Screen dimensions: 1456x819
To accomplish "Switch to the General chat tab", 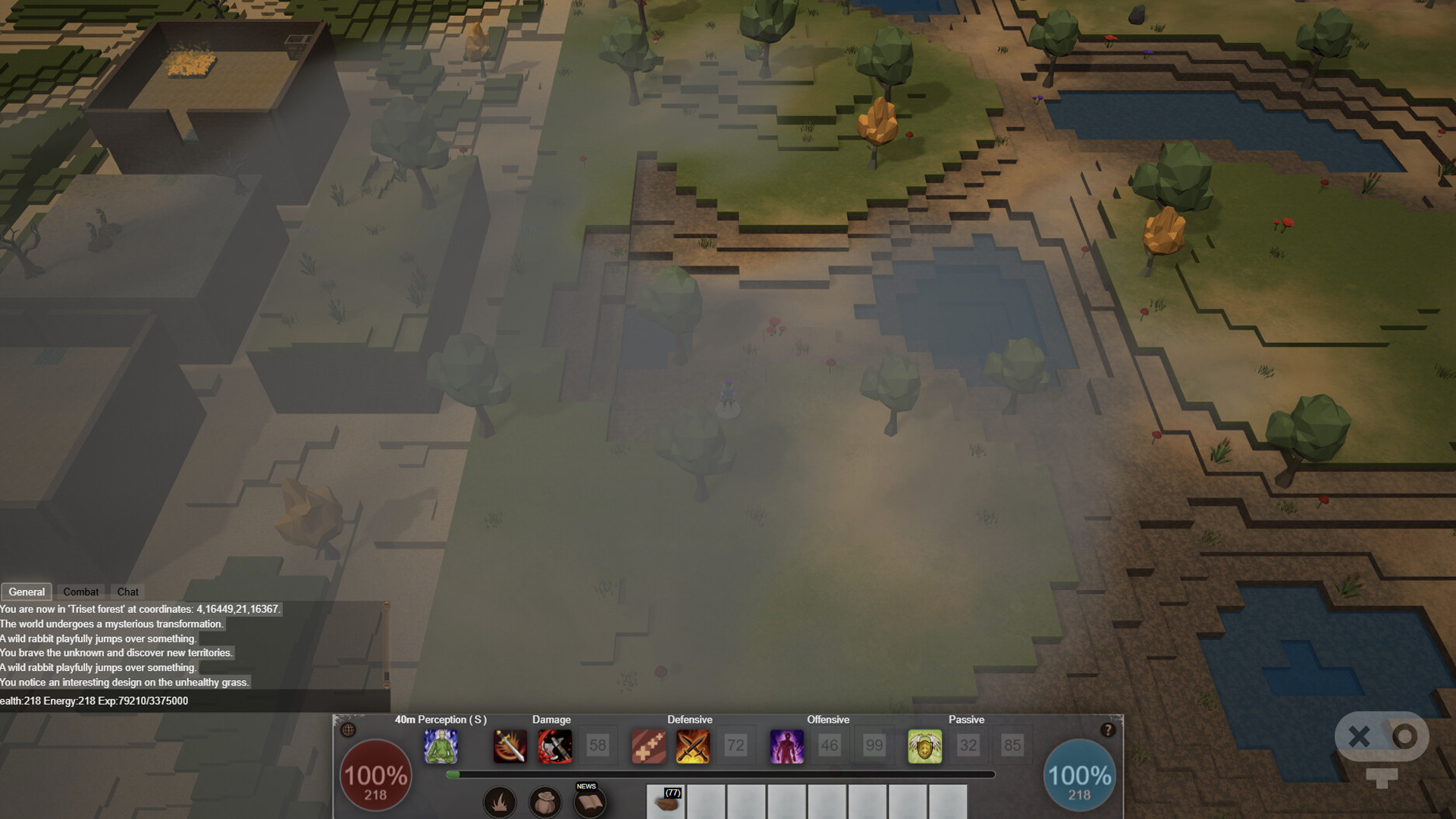I will pyautogui.click(x=27, y=591).
